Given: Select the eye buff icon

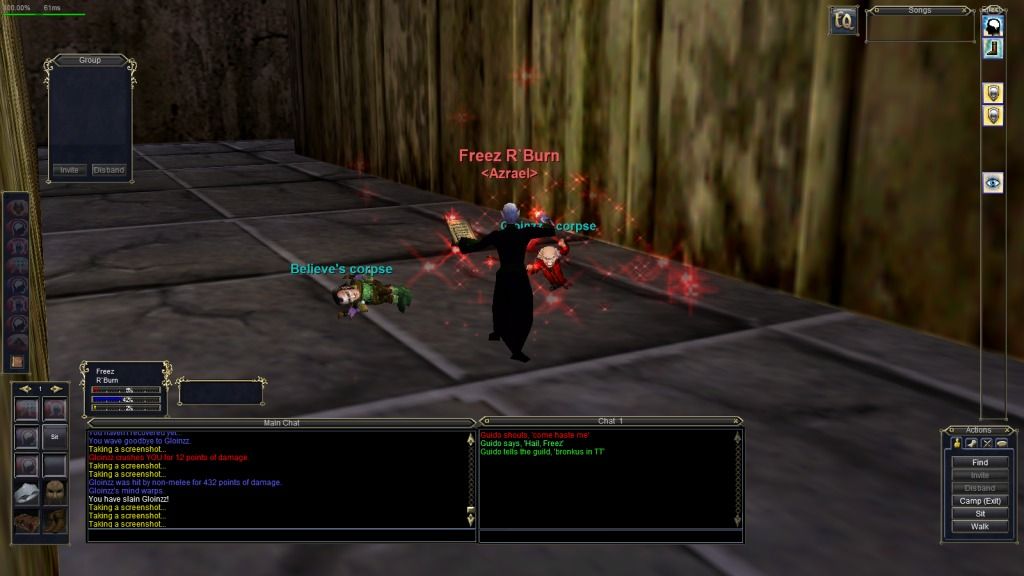Looking at the screenshot, I should coord(993,182).
